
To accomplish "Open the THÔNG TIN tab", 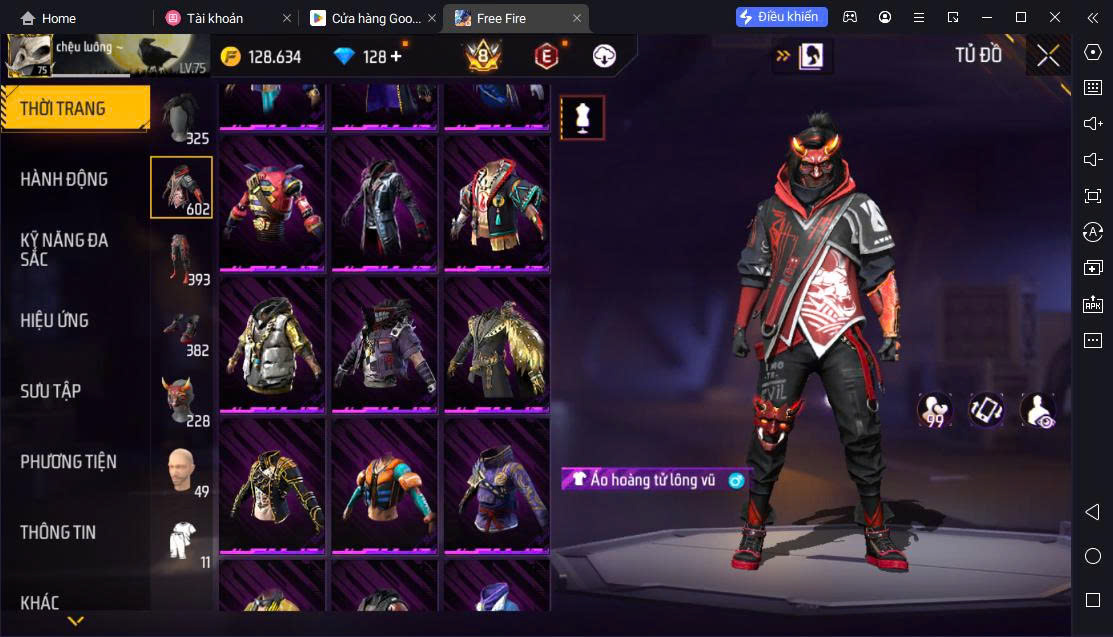I will [x=58, y=532].
